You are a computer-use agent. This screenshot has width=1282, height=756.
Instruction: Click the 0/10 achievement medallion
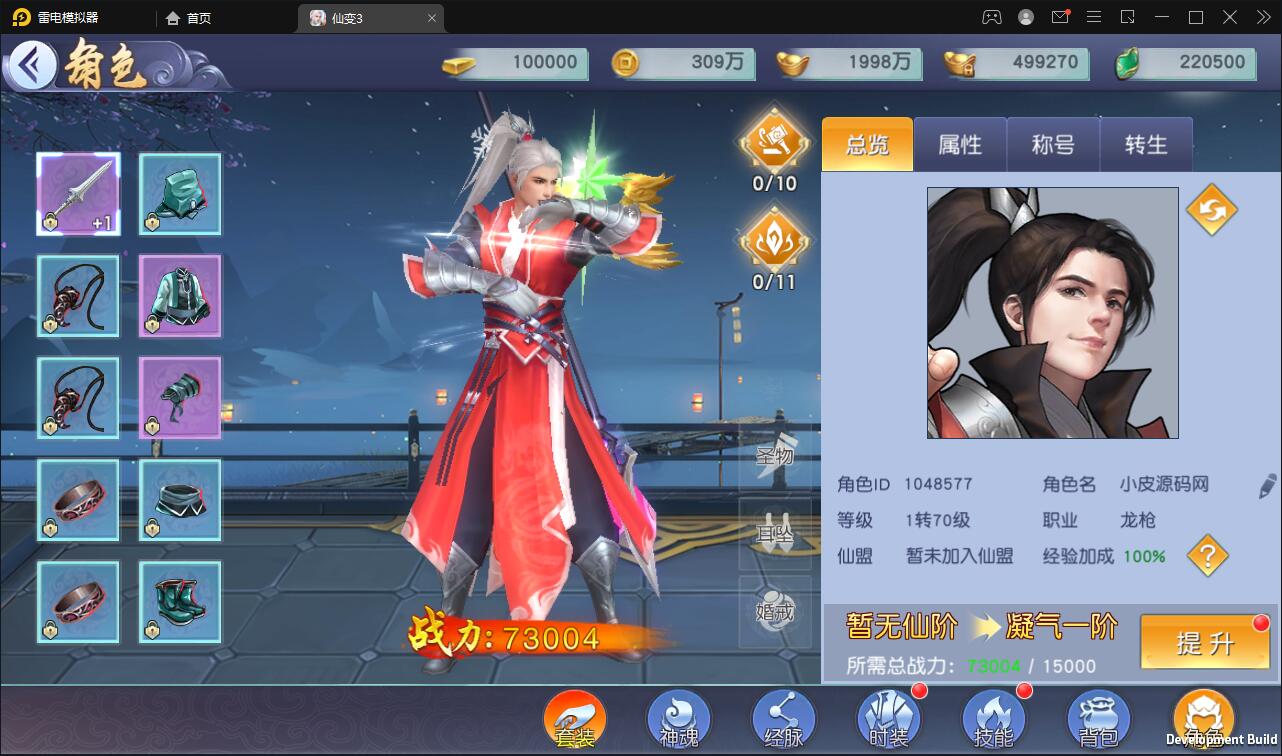click(774, 142)
